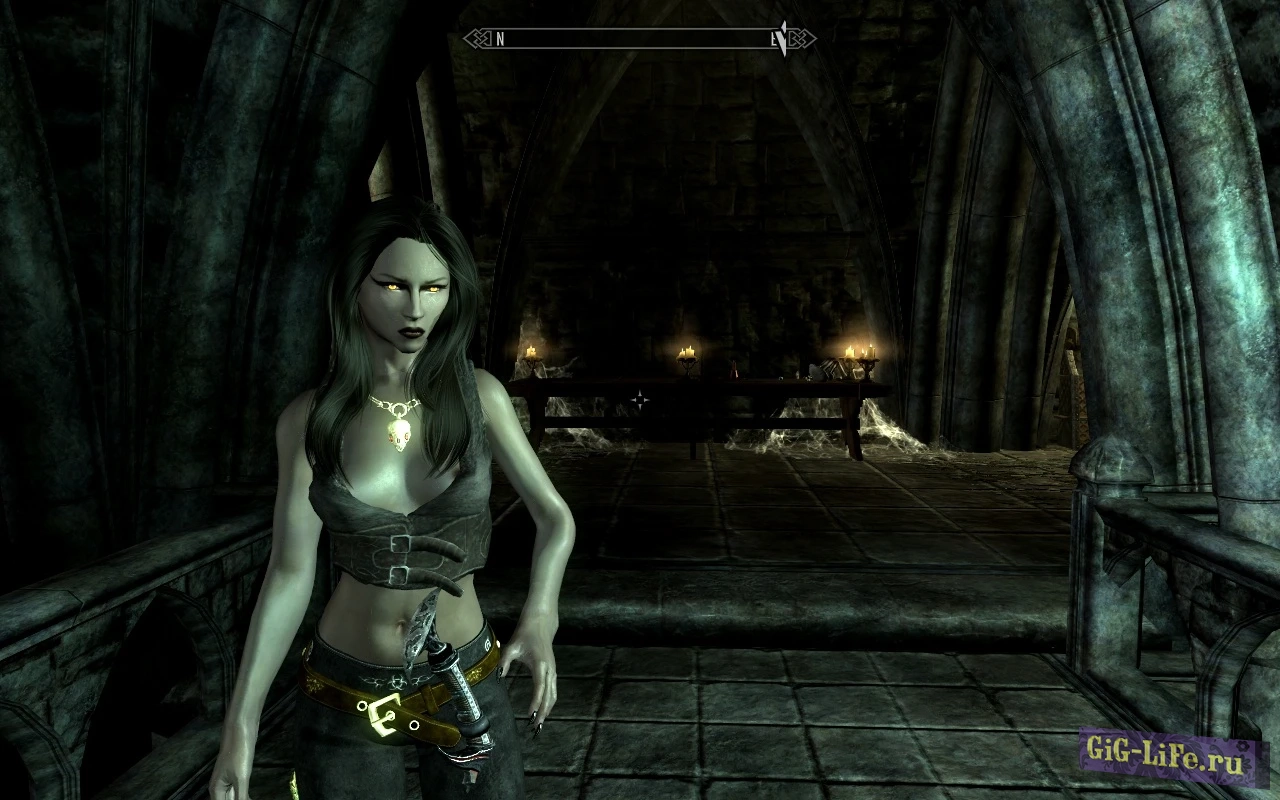This screenshot has width=1280, height=800.
Task: Click the compass bar at the top
Action: coord(638,39)
